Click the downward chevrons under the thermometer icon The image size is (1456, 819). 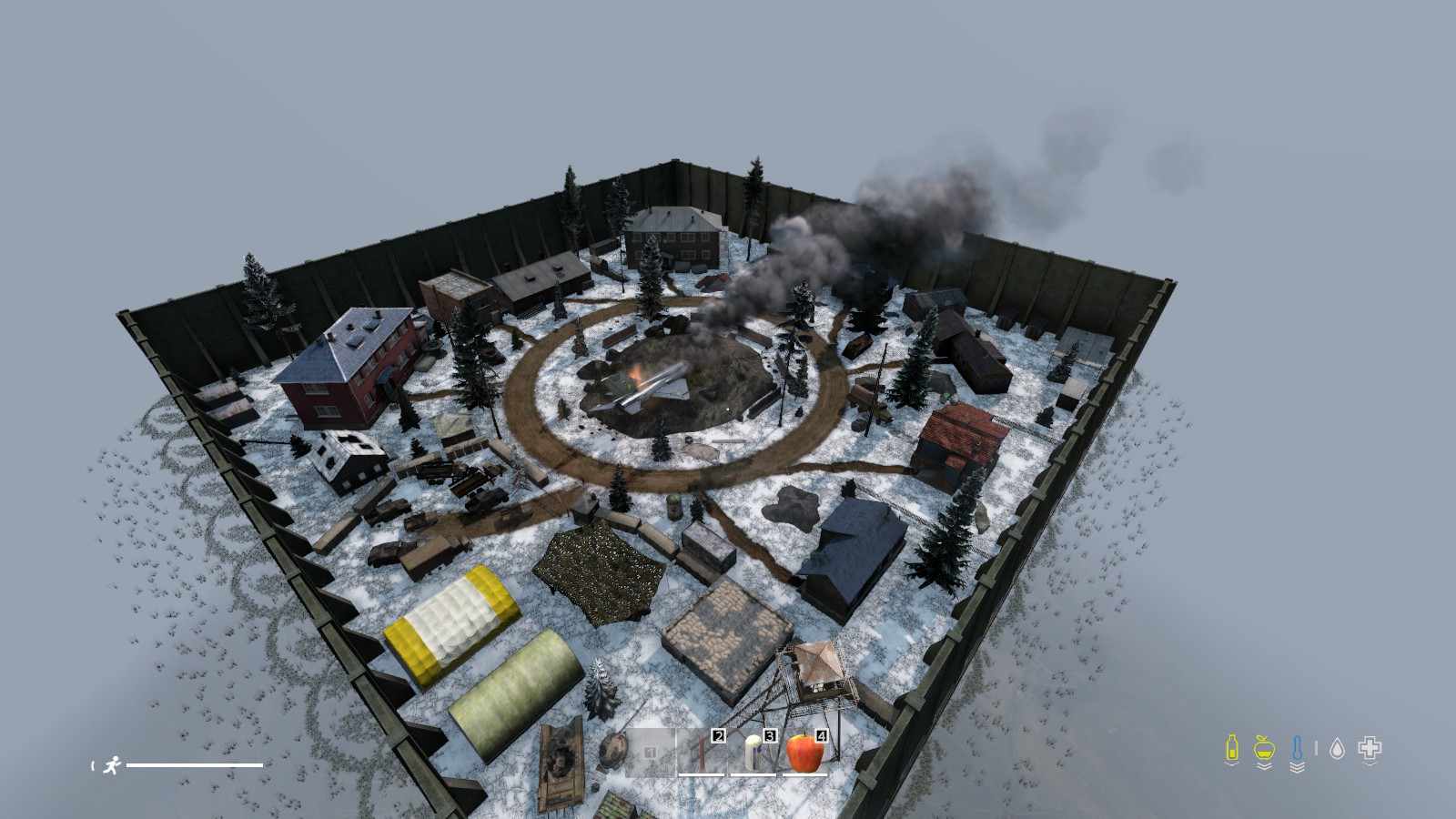[x=1297, y=767]
